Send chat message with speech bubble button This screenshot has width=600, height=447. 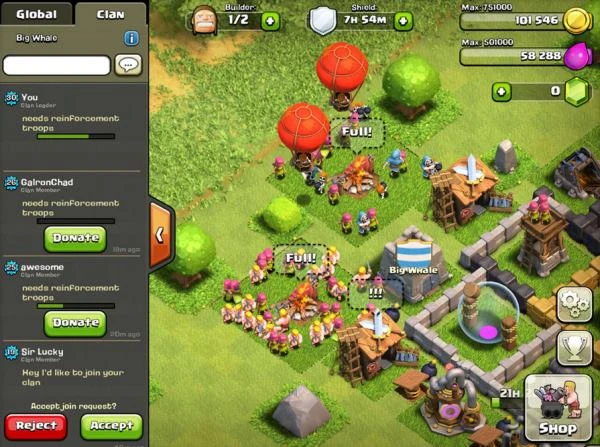pyautogui.click(x=128, y=65)
